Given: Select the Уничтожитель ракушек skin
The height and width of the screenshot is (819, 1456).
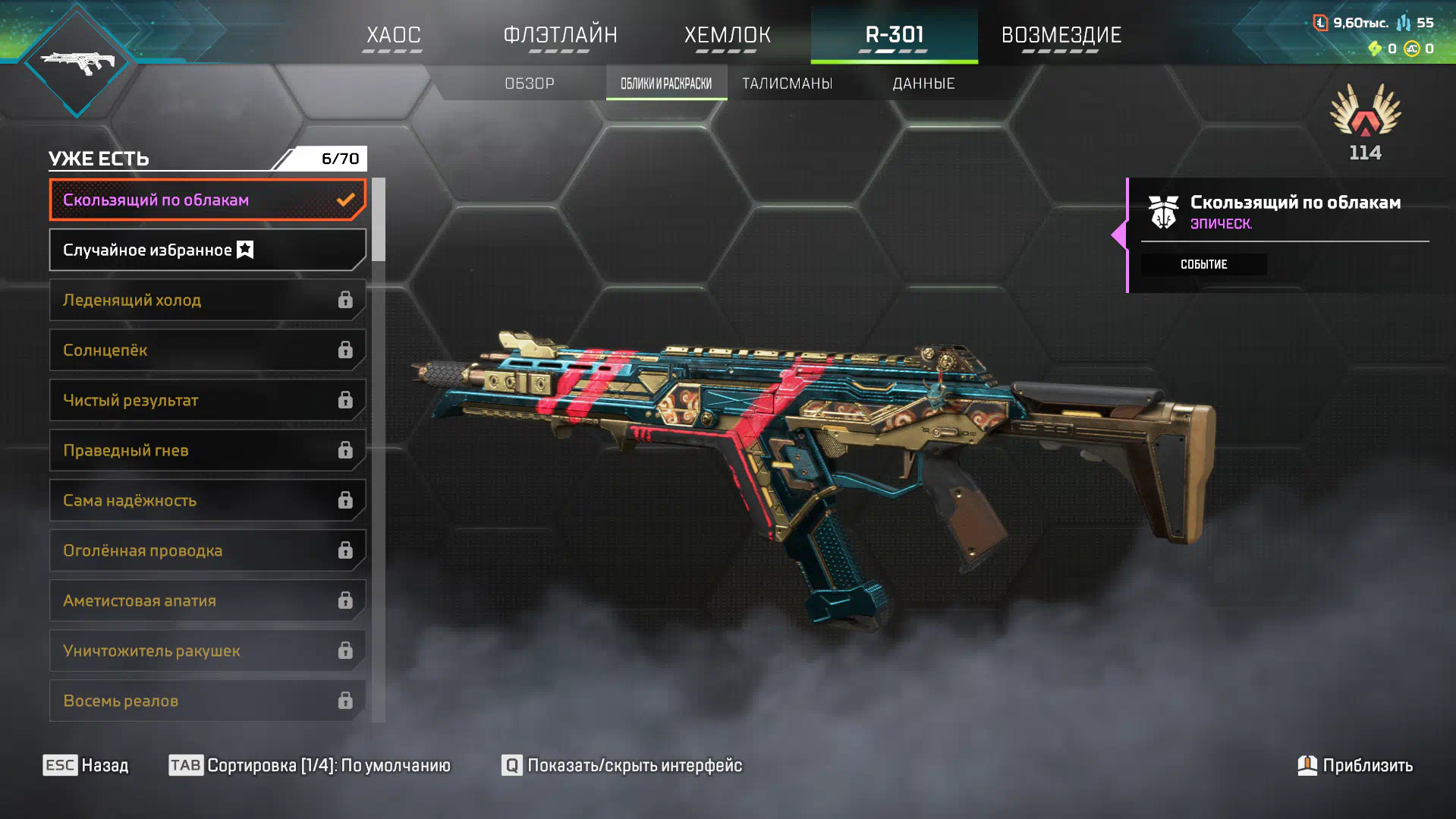Looking at the screenshot, I should point(207,650).
